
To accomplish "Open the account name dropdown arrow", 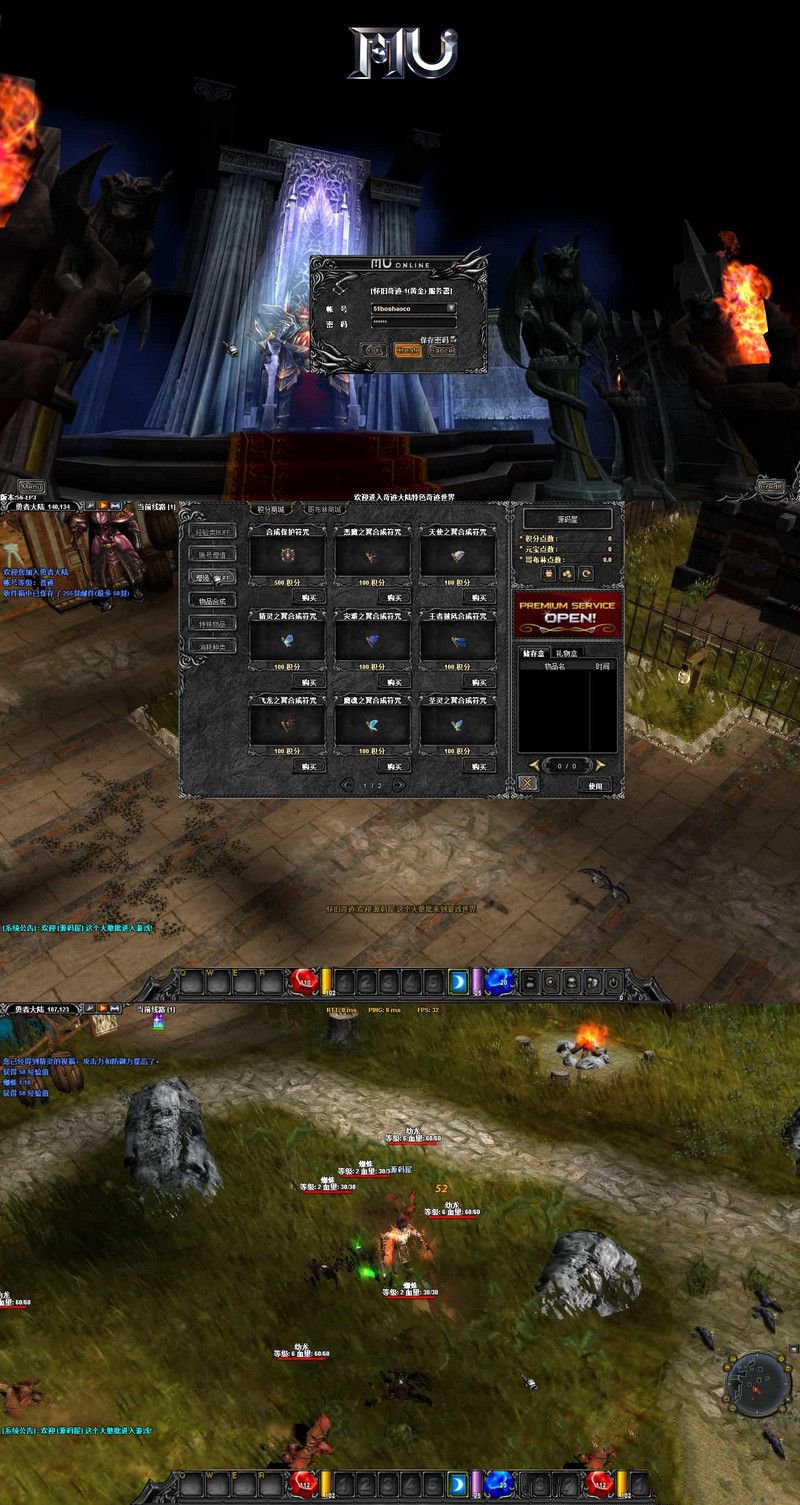I will [x=451, y=308].
